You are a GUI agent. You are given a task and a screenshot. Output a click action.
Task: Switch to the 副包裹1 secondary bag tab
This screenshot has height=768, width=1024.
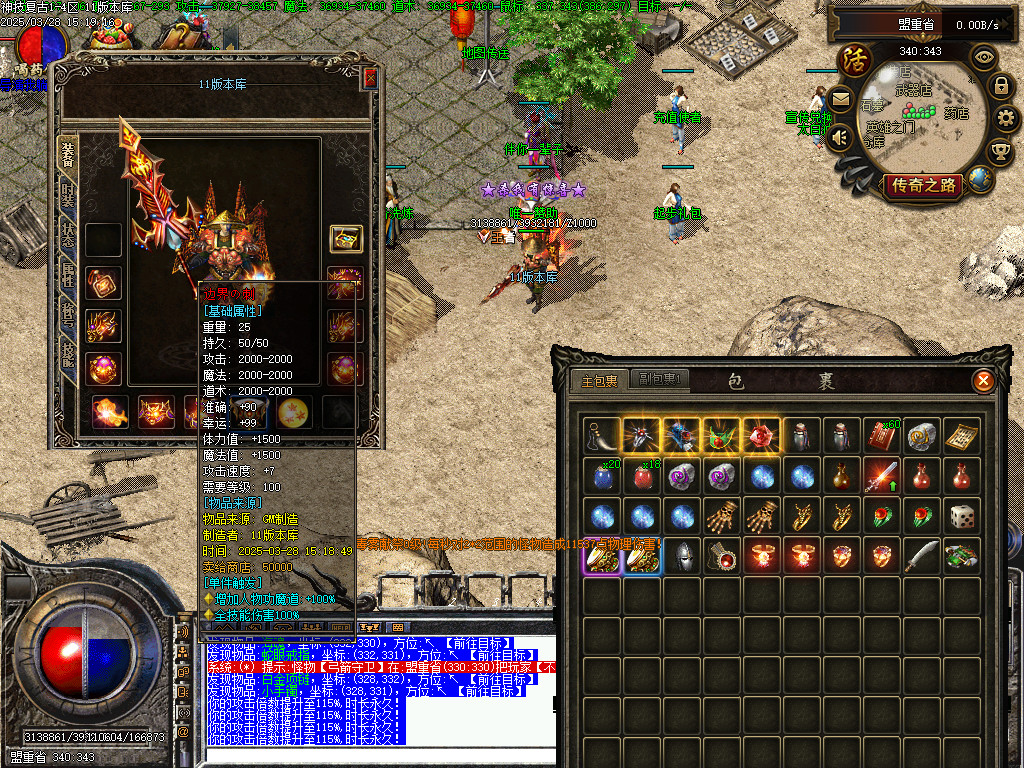pos(661,380)
